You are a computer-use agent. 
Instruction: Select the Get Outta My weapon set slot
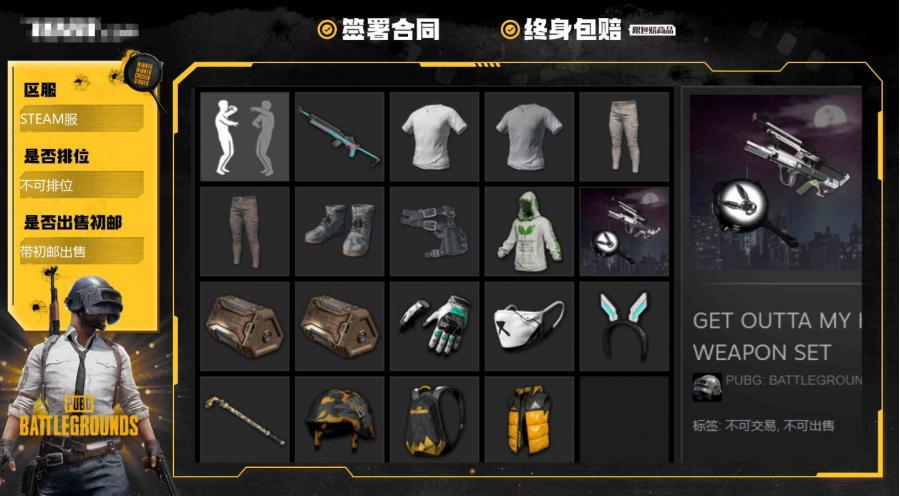tap(624, 231)
